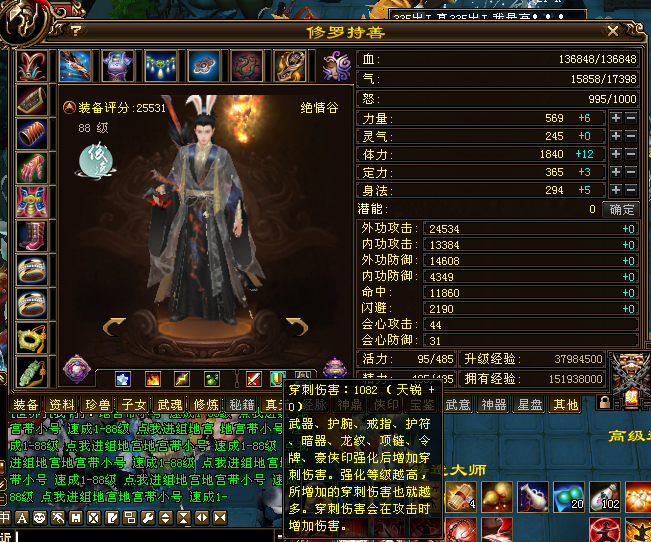
Task: Open the 珍兽 pet tab
Action: pos(98,404)
